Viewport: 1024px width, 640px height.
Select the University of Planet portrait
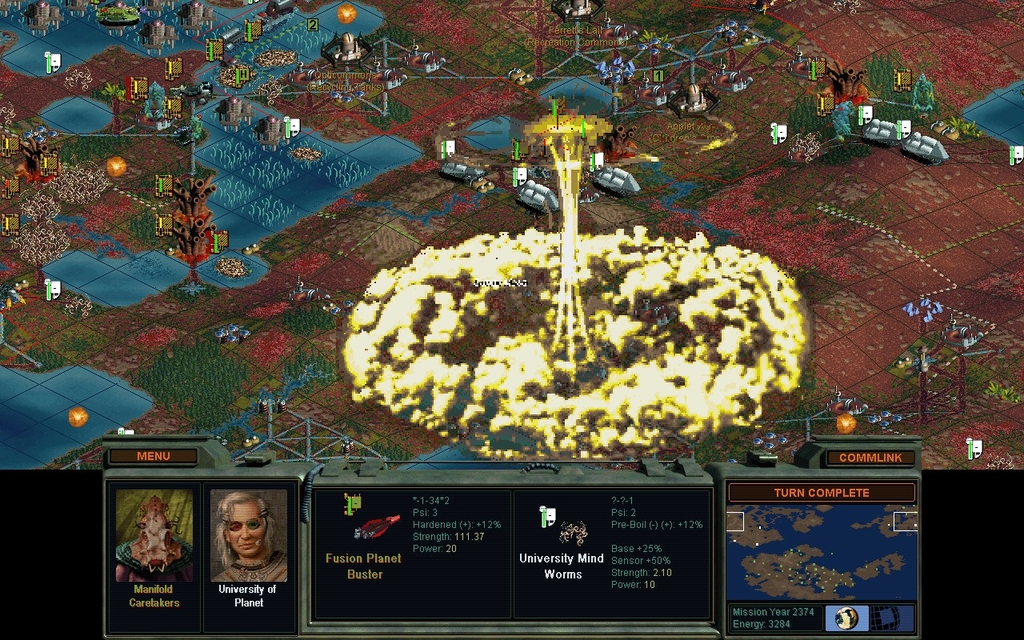tap(248, 535)
